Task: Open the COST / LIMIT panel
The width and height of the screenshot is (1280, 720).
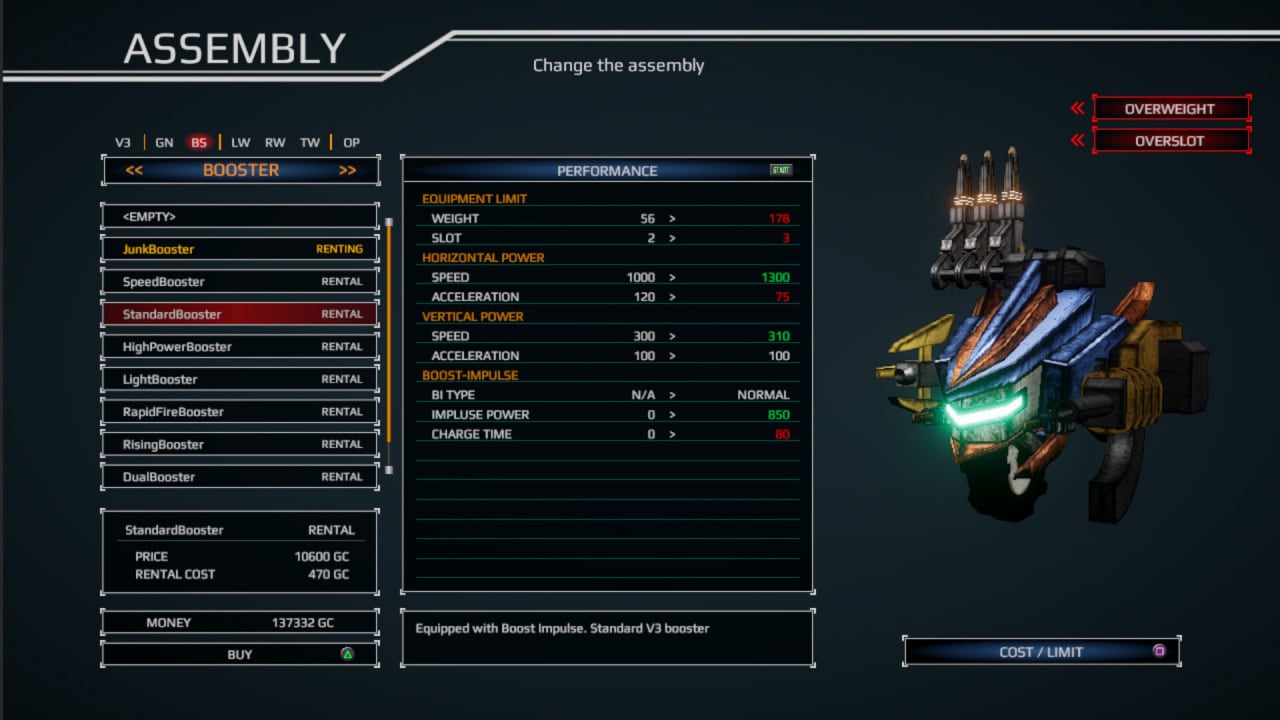Action: (1041, 652)
